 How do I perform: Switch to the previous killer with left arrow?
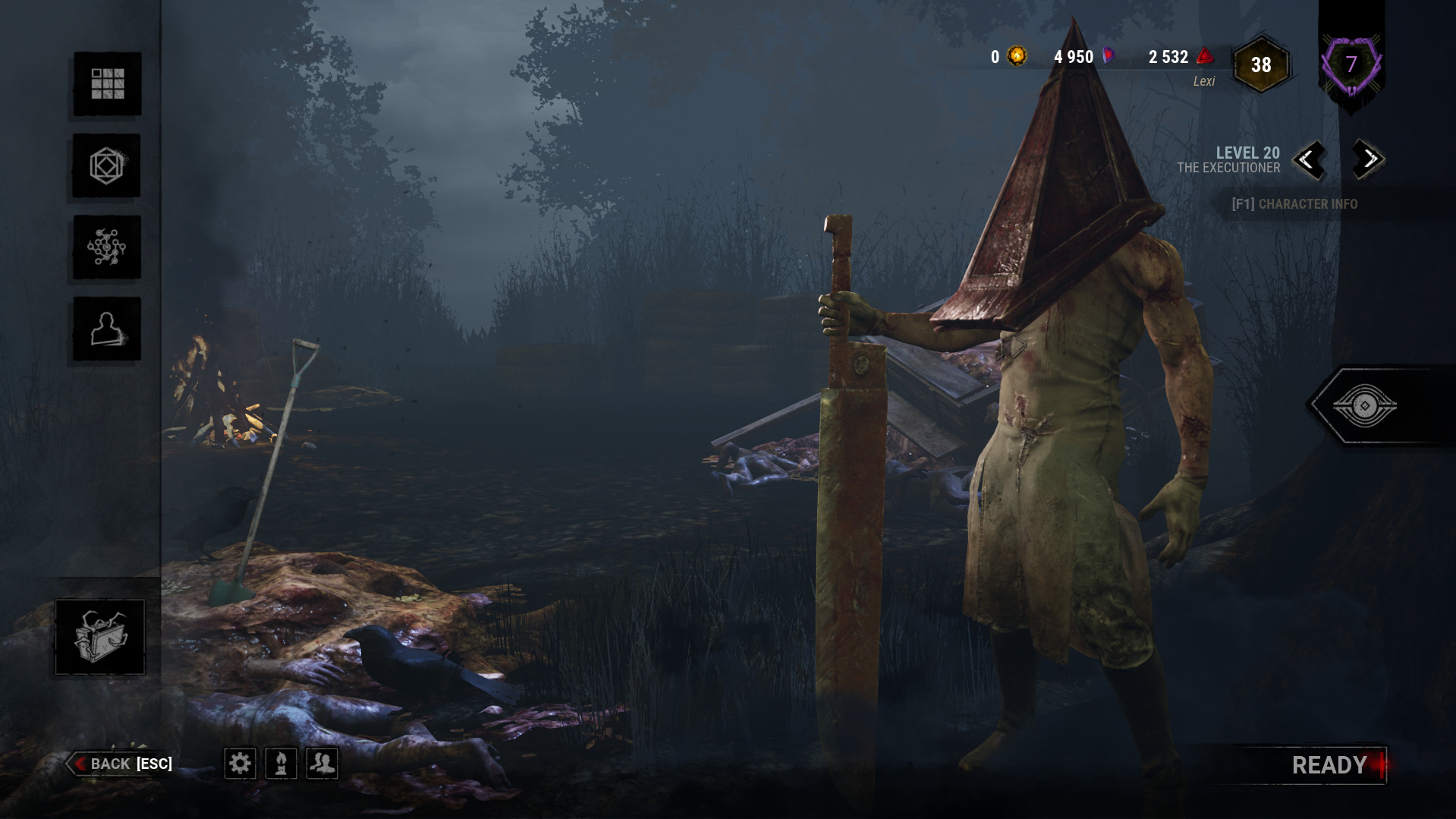[x=1308, y=159]
